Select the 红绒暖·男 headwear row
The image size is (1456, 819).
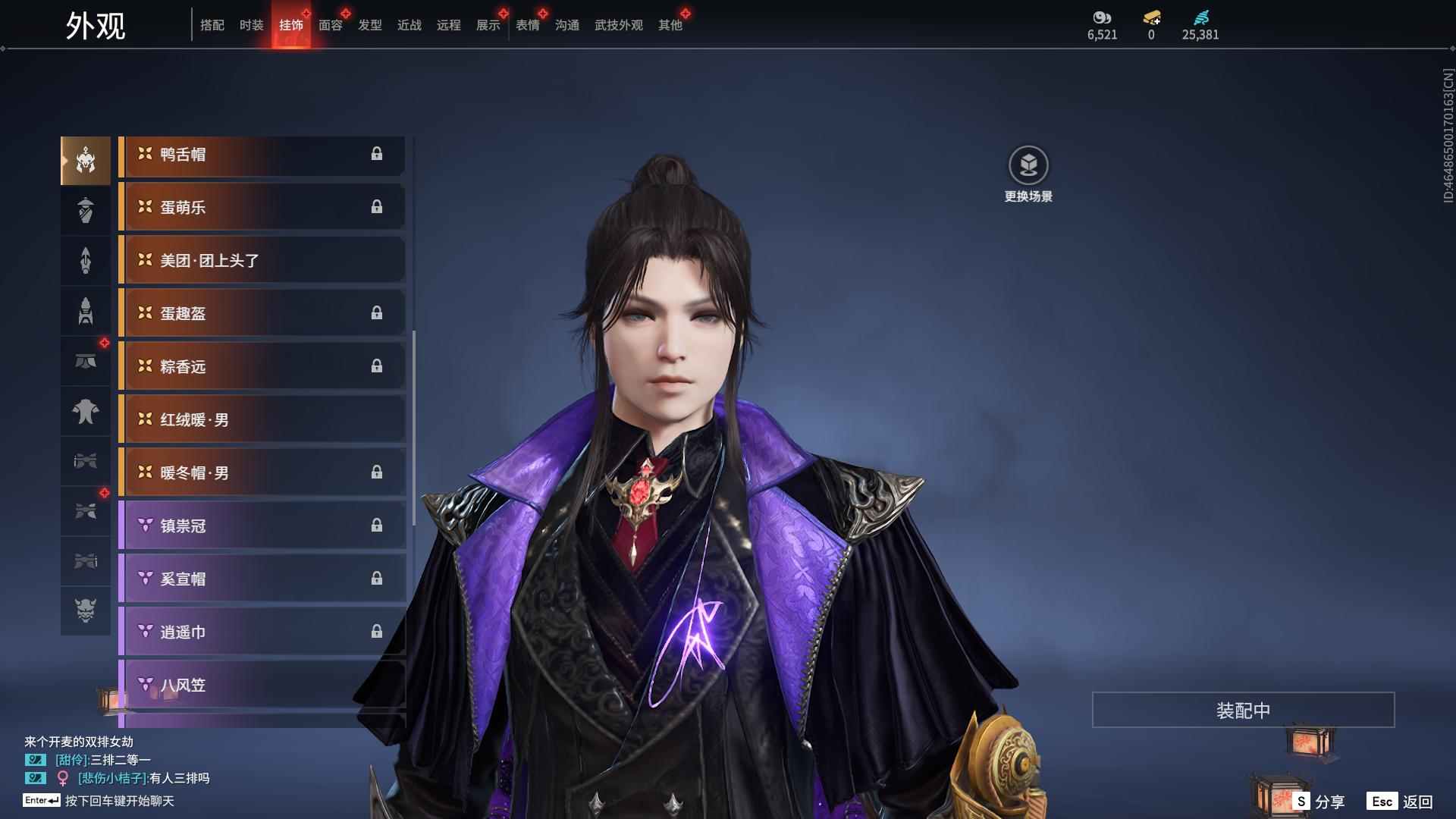262,420
